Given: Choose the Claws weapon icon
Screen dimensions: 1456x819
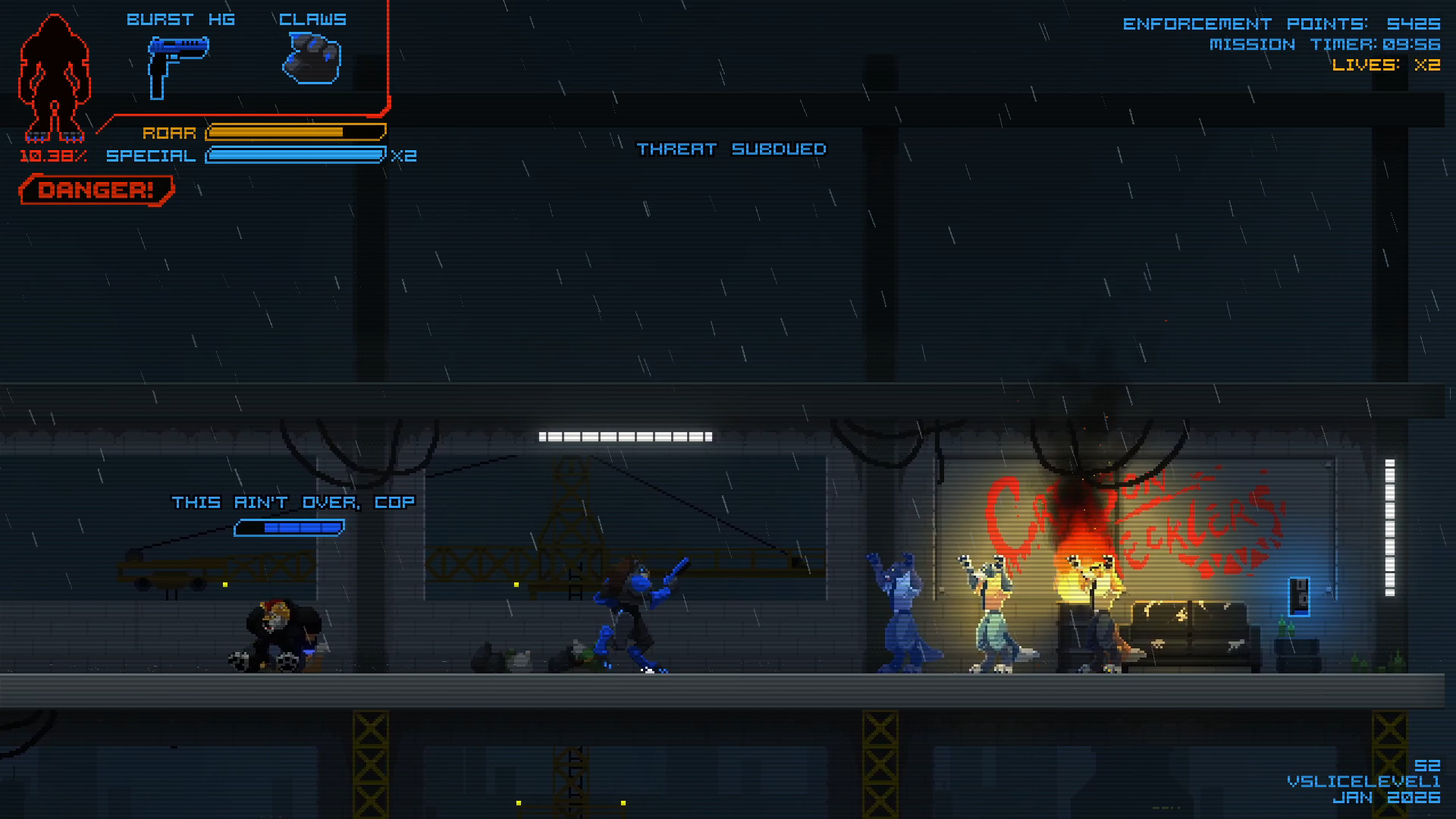Looking at the screenshot, I should pyautogui.click(x=312, y=59).
